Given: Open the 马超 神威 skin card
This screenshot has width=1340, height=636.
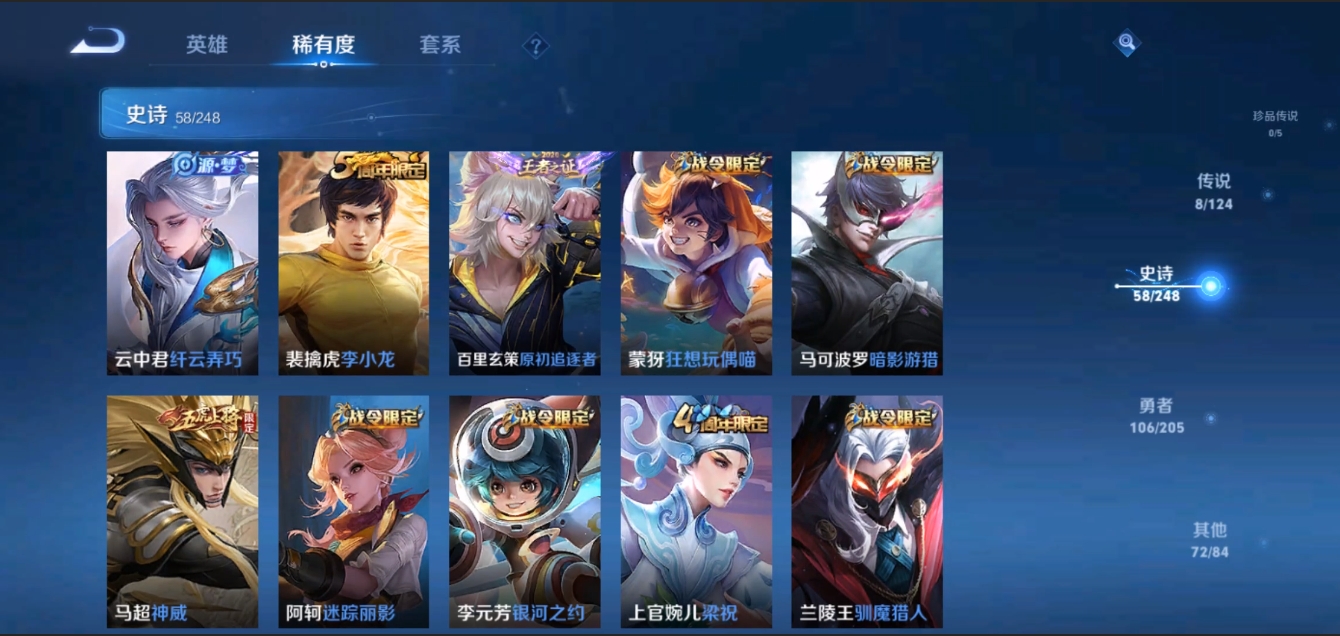Looking at the screenshot, I should pyautogui.click(x=182, y=511).
